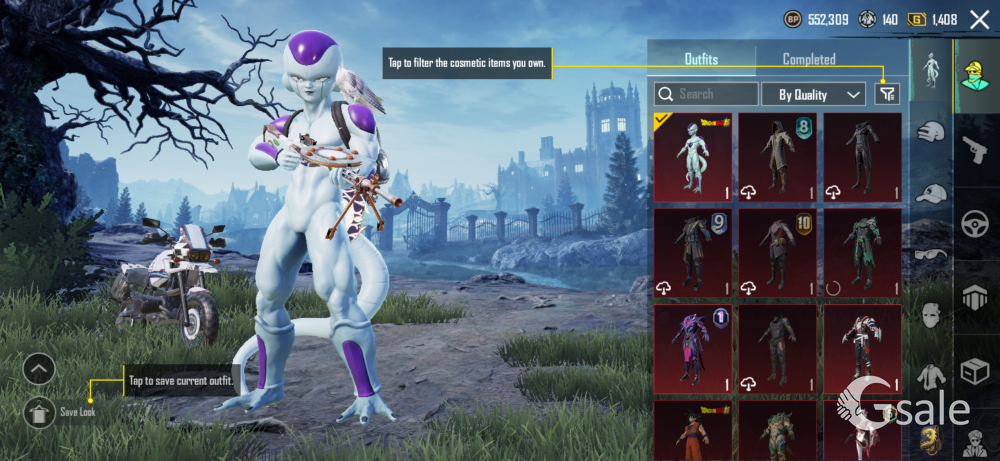Image resolution: width=1000 pixels, height=461 pixels.
Task: Close the wardrobe screen with the X
Action: click(979, 19)
